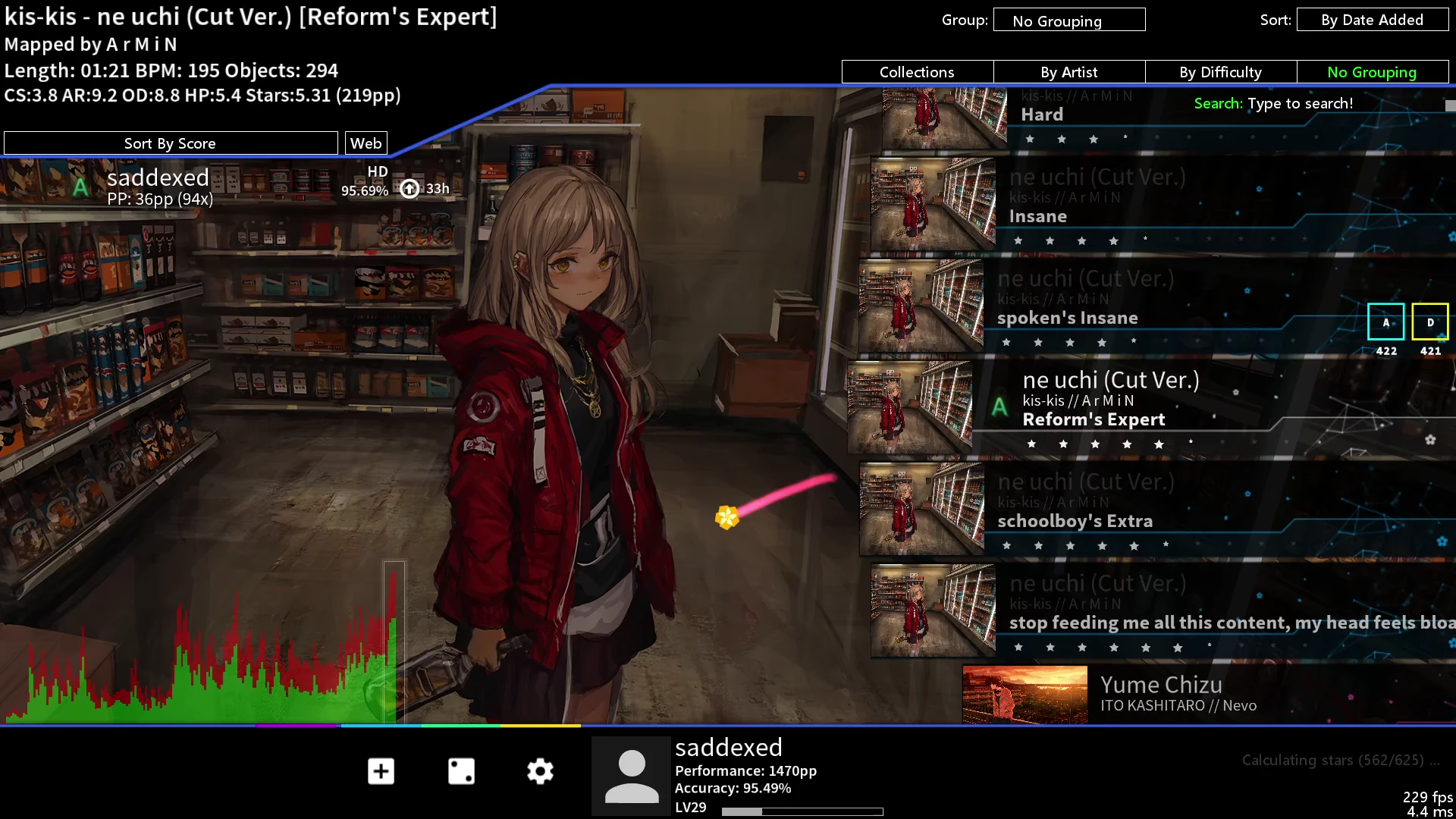Screen dimensions: 1456x819
Task: Switch to the Collections tab
Action: (x=917, y=72)
